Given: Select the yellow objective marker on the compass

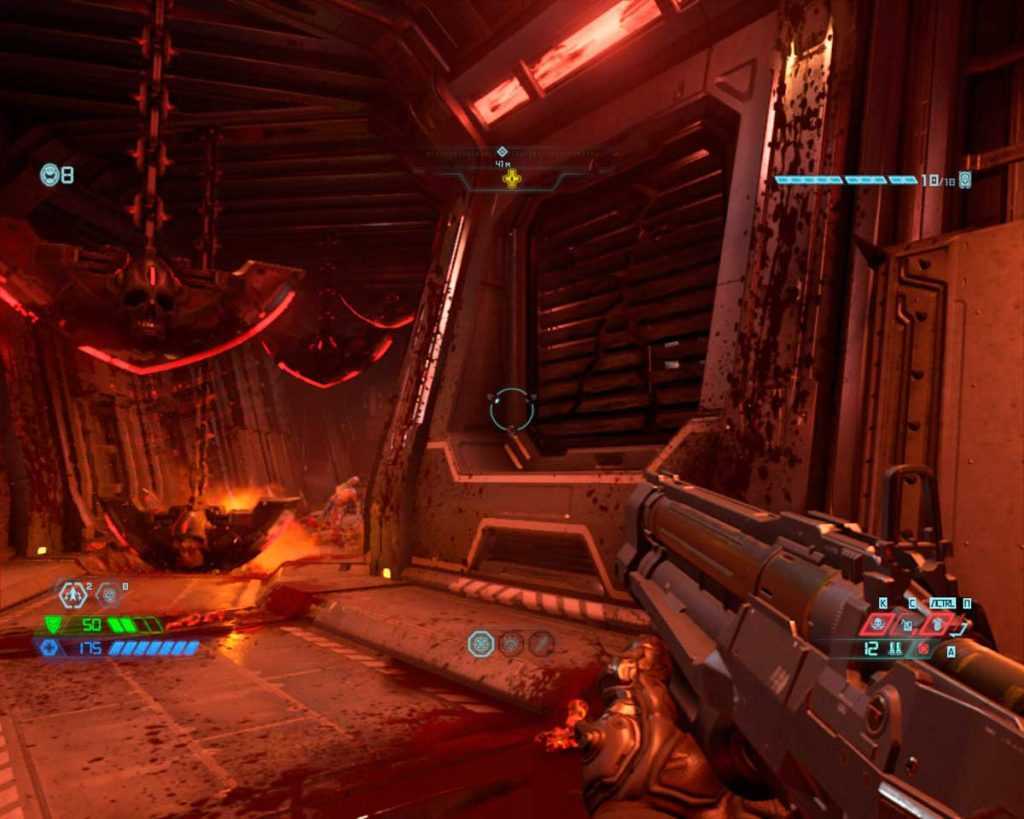Looking at the screenshot, I should click(x=512, y=179).
